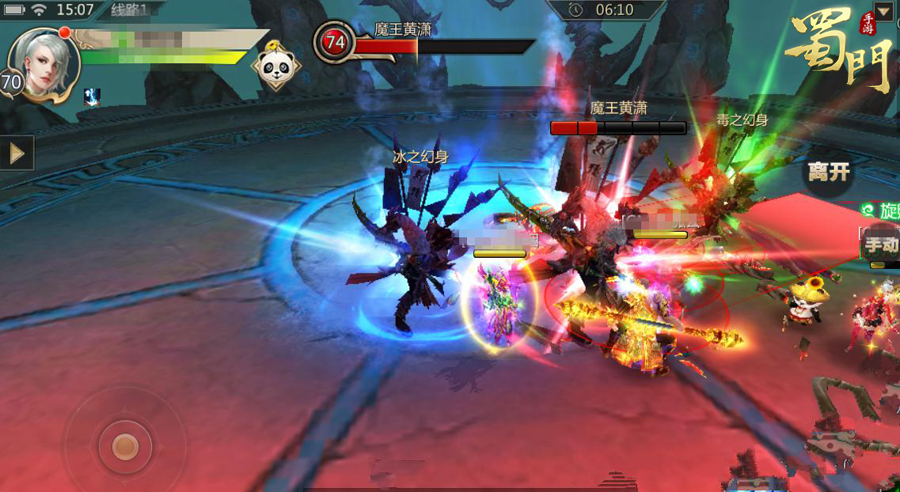
Task: Inspect the blue buff icon below portrait
Action: pos(91,96)
